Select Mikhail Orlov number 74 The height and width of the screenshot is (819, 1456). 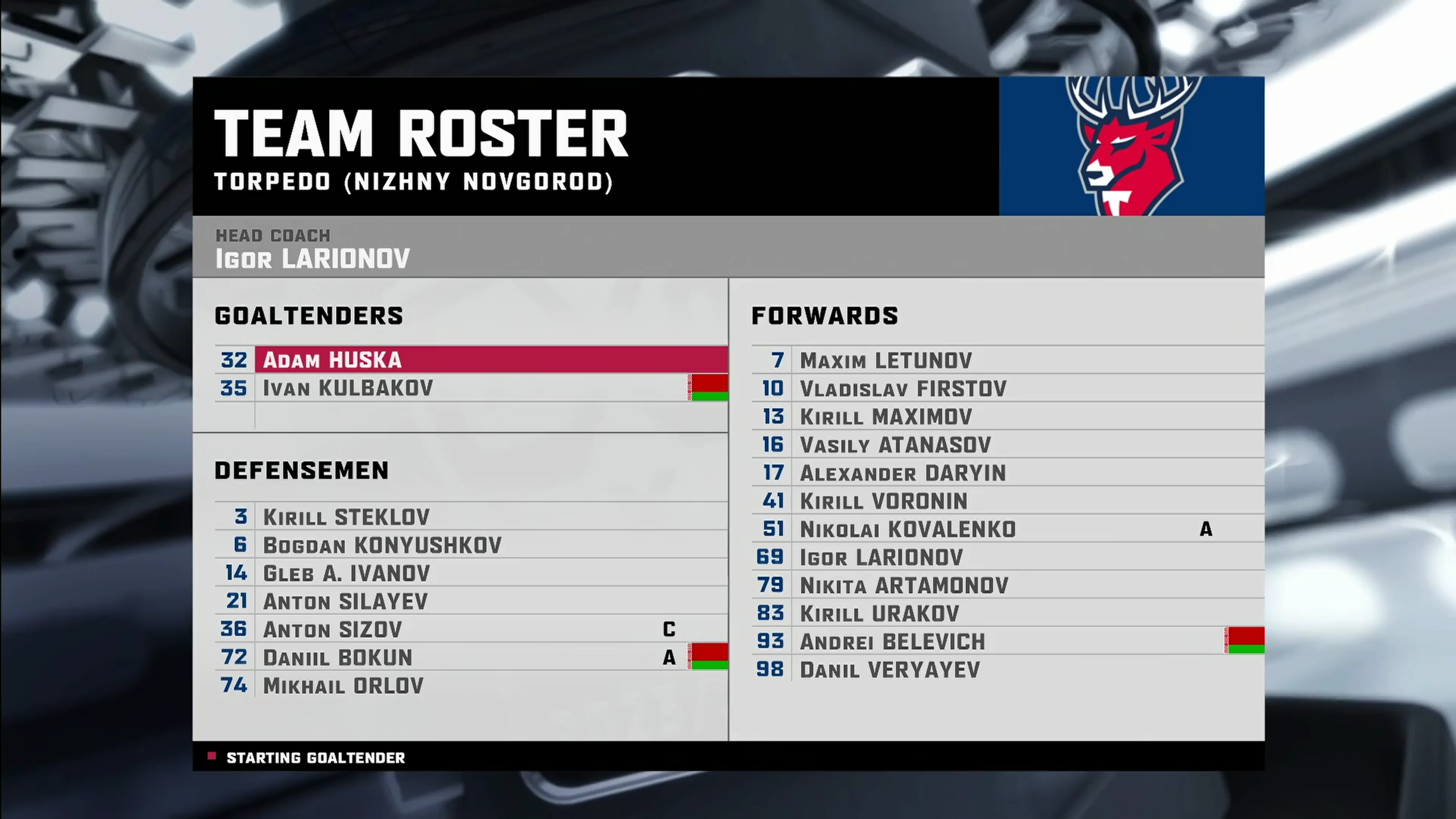[343, 686]
